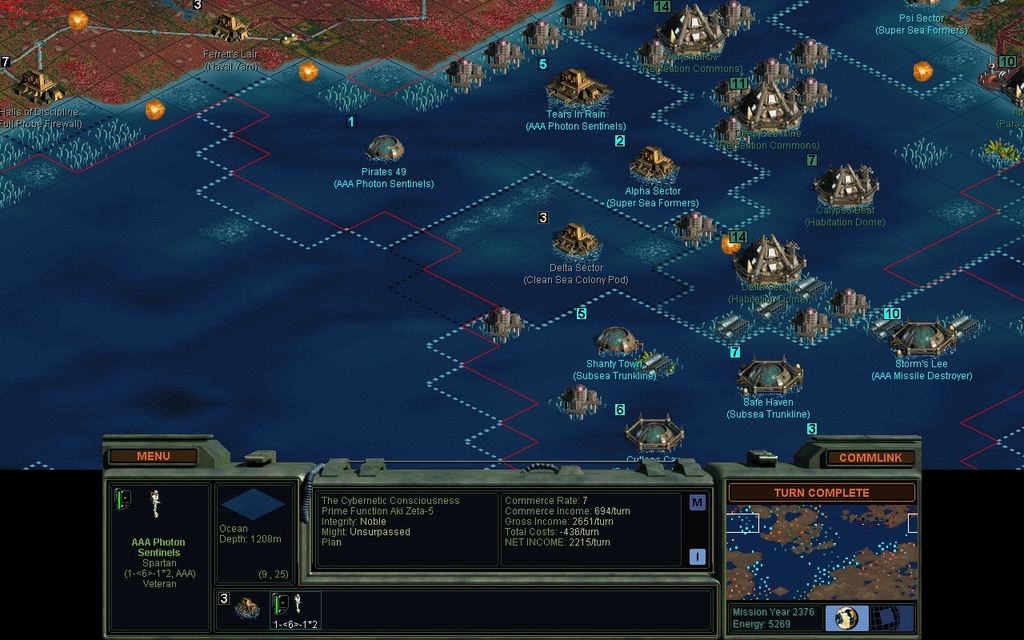Screen dimensions: 1024x640
Task: Select the Delta Sector base icon in stack
Action: pyautogui.click(x=247, y=607)
